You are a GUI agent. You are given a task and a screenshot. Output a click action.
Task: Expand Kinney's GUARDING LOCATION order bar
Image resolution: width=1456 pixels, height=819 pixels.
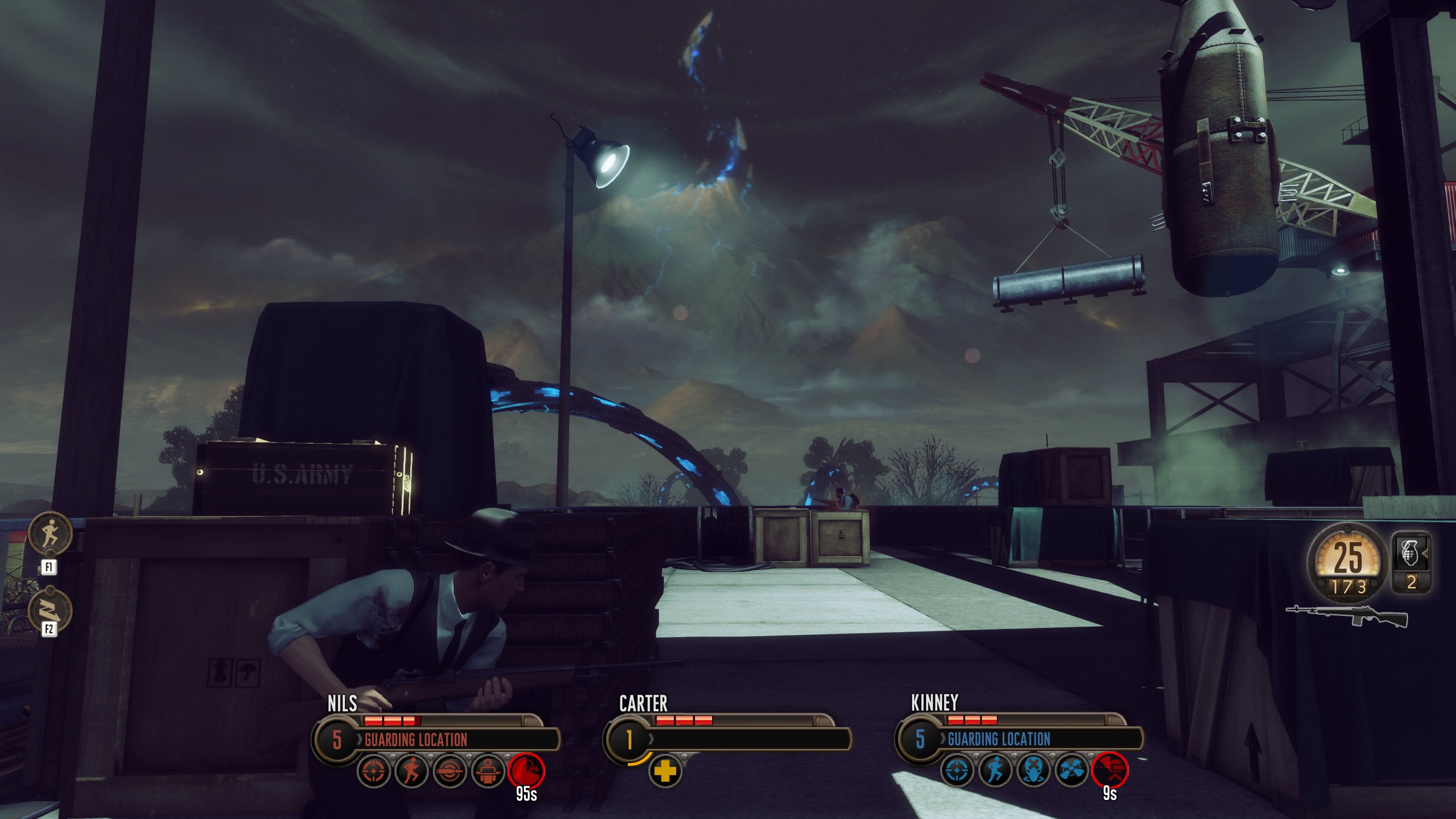point(1012,741)
